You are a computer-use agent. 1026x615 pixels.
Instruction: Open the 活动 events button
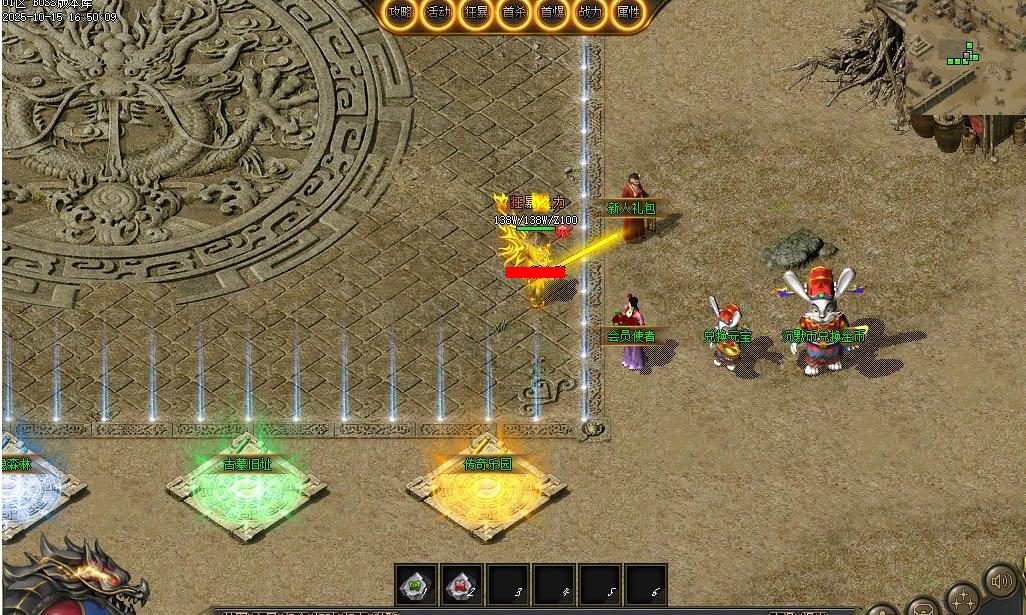[x=438, y=13]
